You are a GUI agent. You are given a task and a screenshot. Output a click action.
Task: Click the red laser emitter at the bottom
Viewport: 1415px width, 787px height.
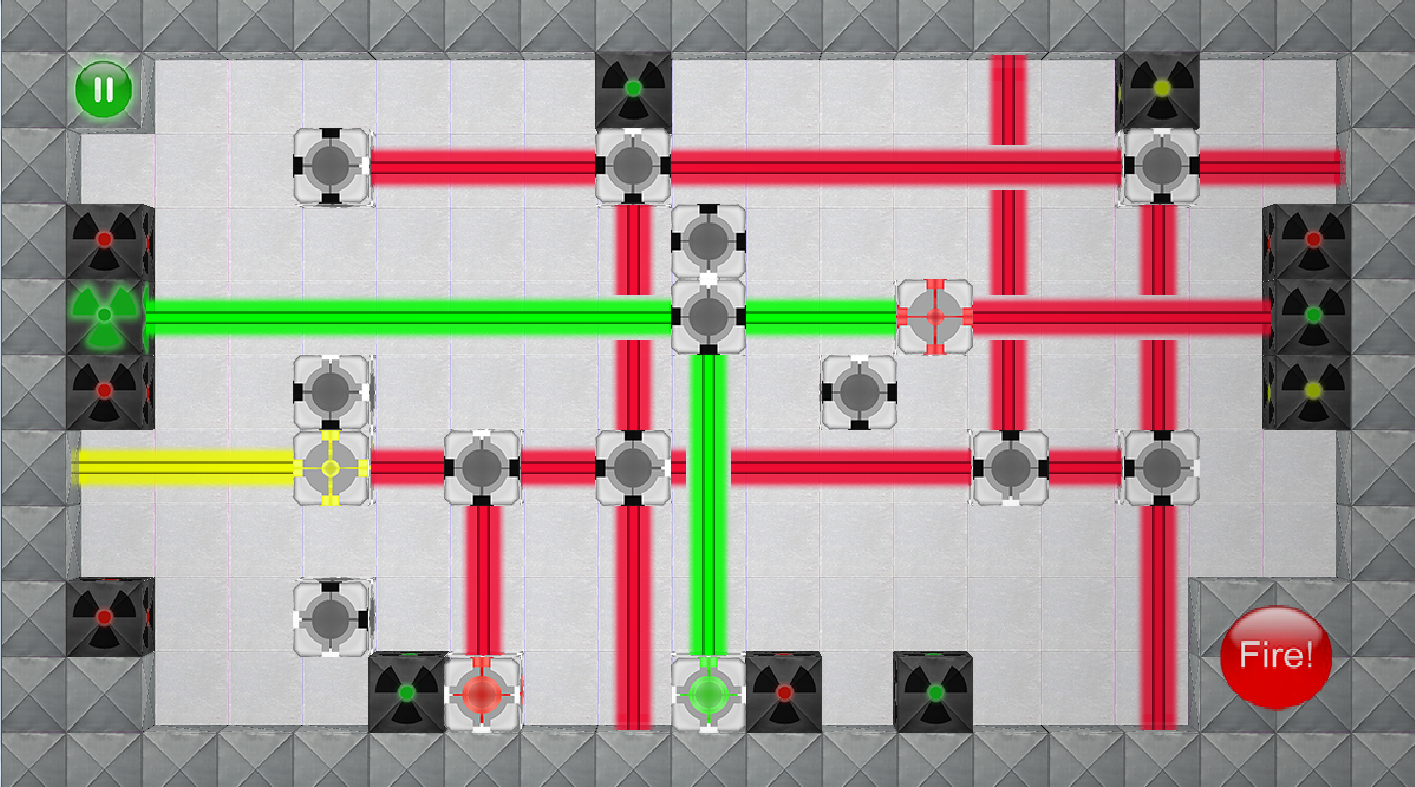[x=484, y=692]
